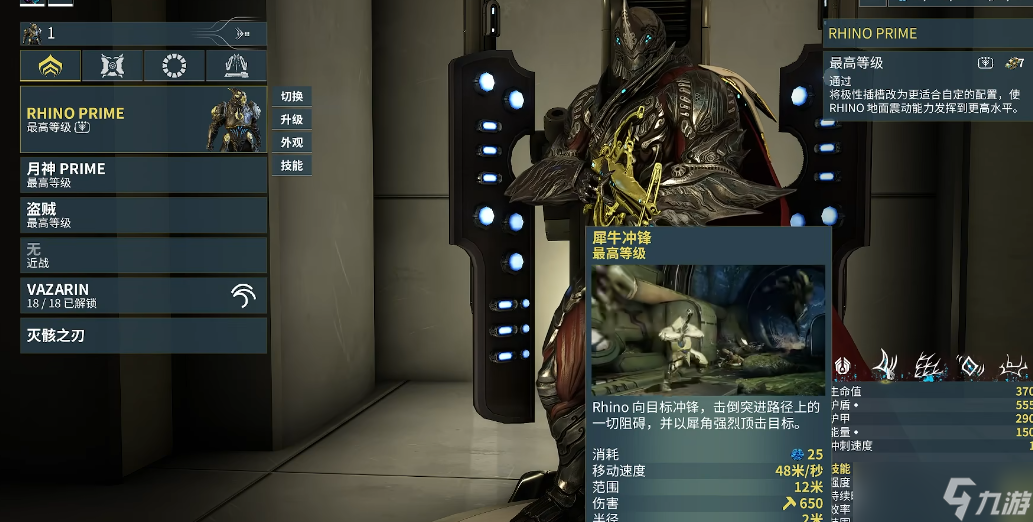Choose the 盗贼 secondary weapon row
The width and height of the screenshot is (1033, 522).
(143, 215)
